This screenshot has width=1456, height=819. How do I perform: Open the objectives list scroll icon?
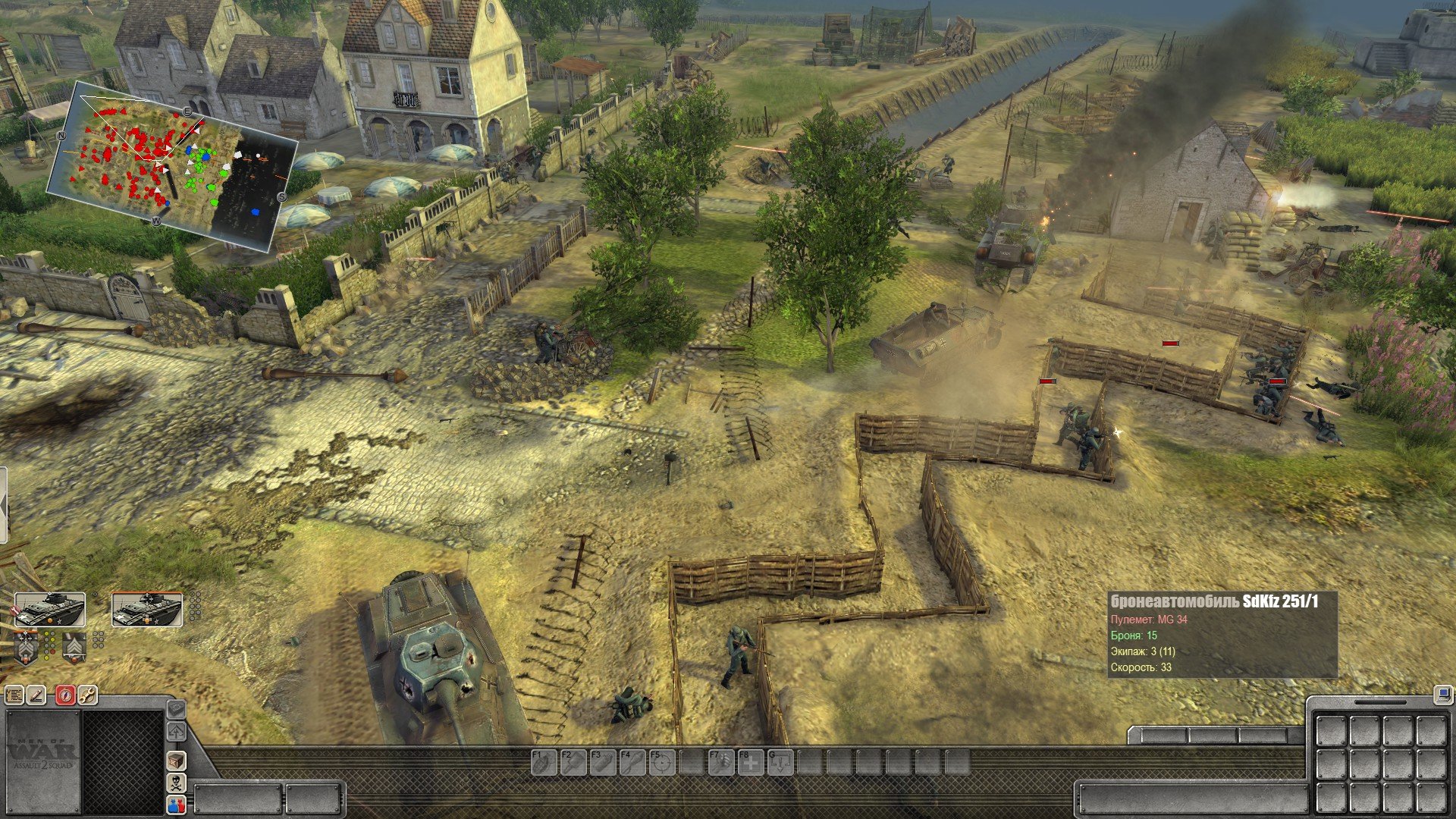(x=14, y=695)
